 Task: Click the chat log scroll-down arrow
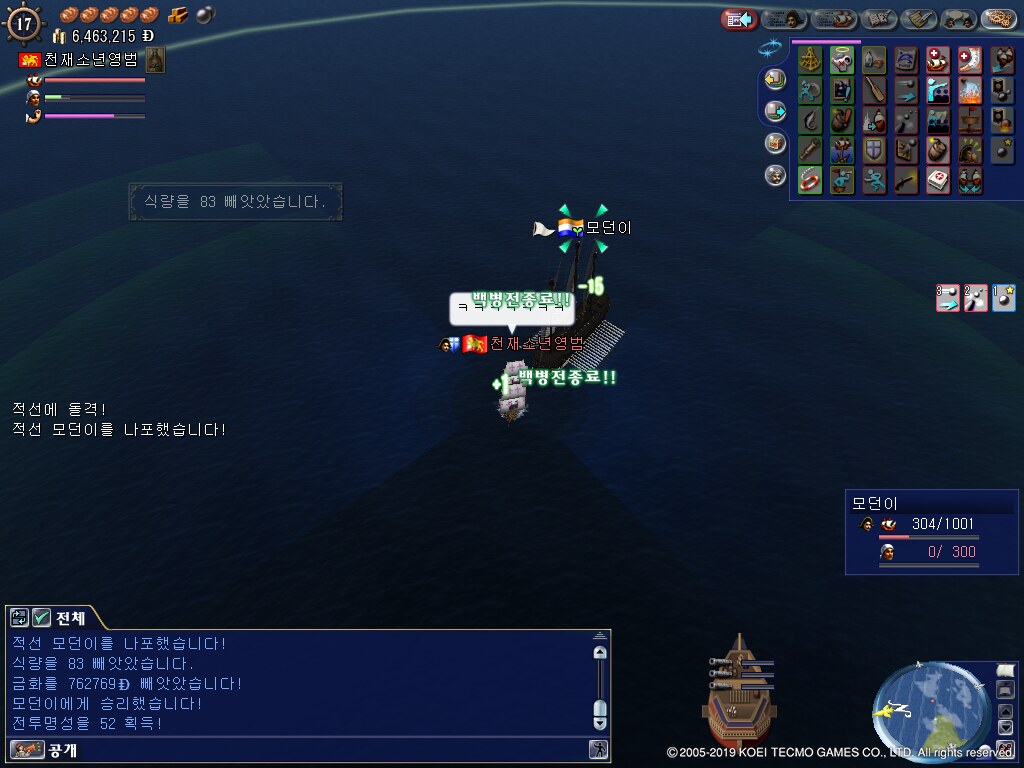click(x=600, y=722)
